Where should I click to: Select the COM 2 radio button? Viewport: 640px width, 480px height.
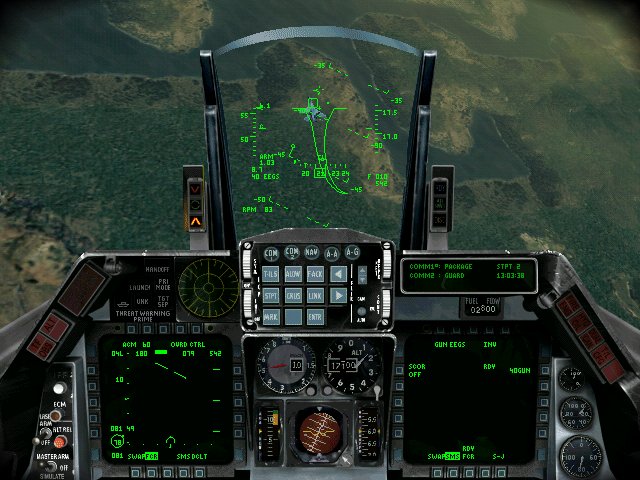(292, 253)
